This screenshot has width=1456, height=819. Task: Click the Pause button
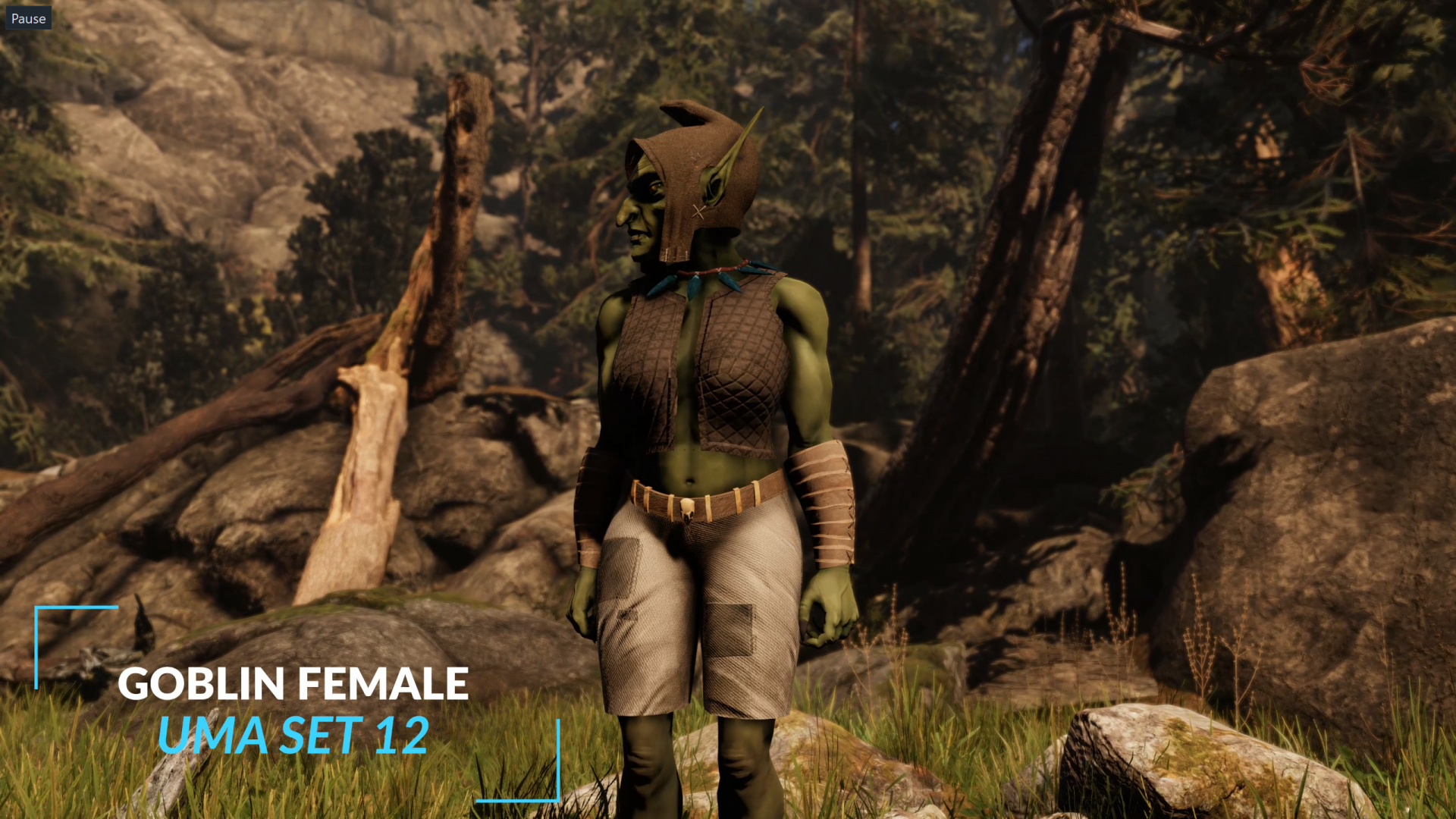click(28, 18)
